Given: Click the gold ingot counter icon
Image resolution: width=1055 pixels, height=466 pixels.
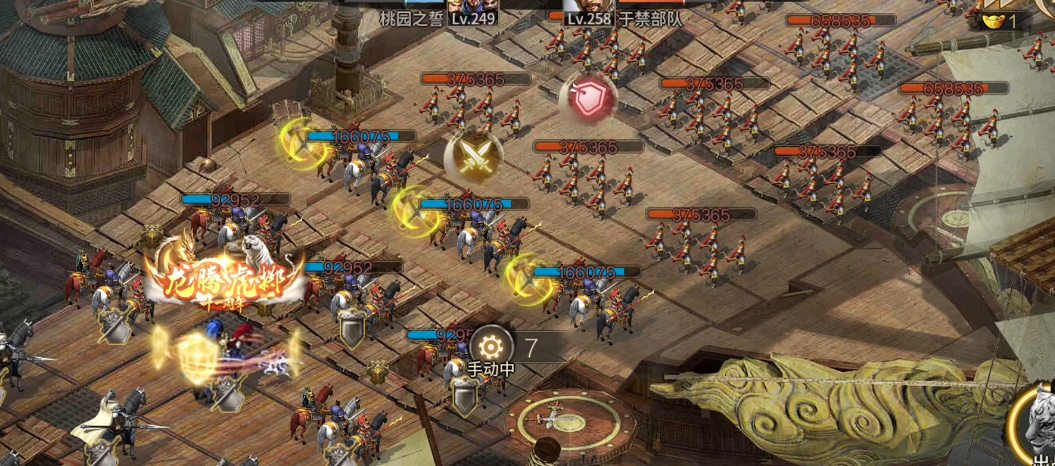Looking at the screenshot, I should (994, 20).
